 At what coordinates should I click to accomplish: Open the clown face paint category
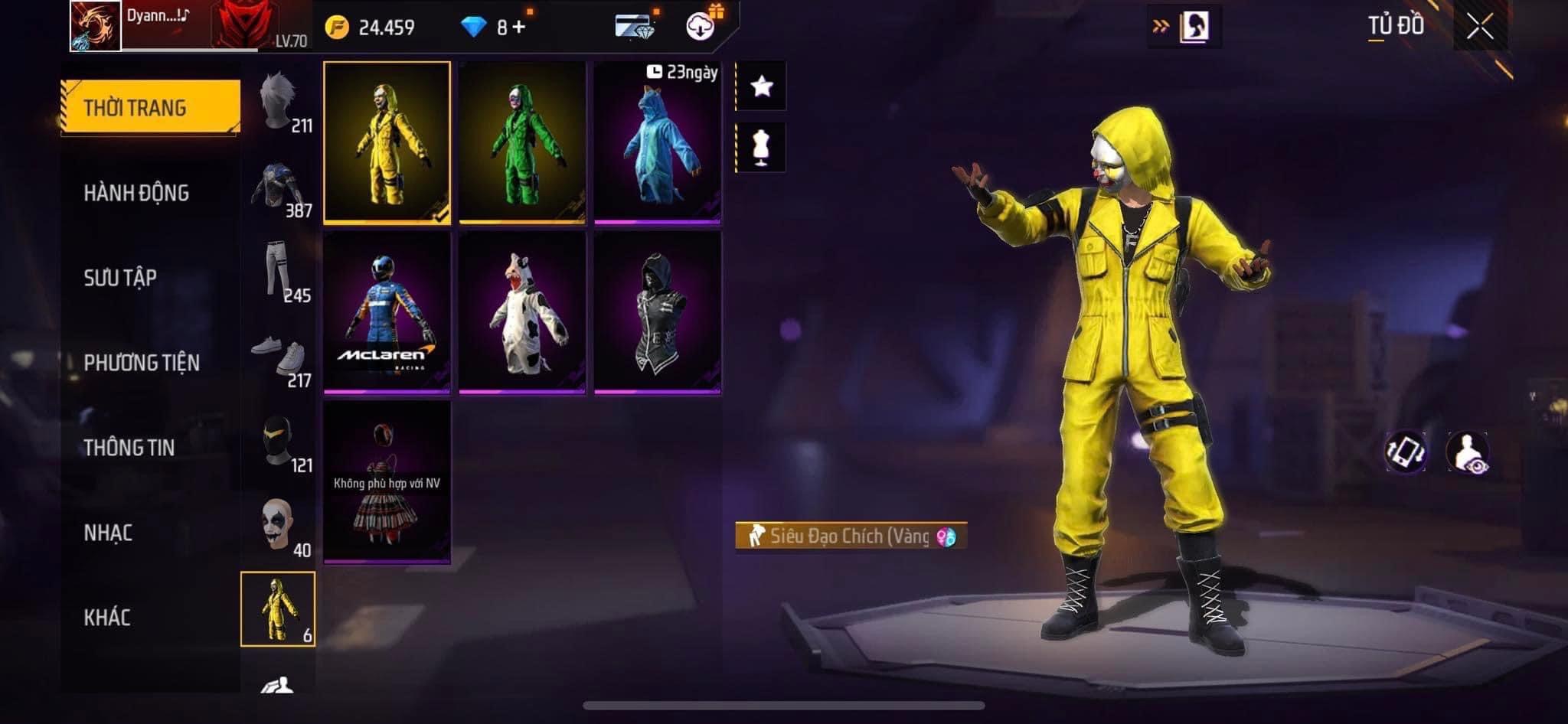279,527
